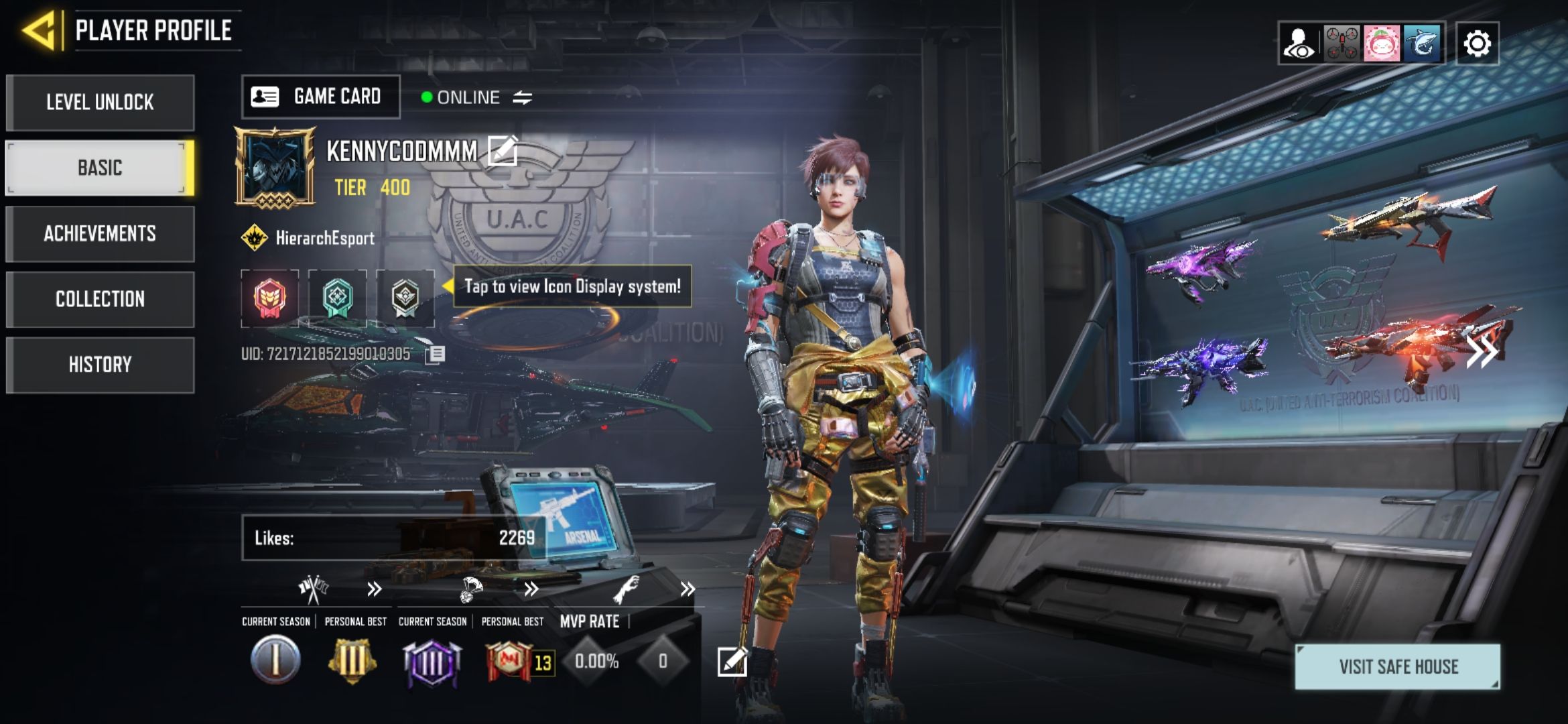This screenshot has height=724, width=1568.
Task: Expand the weapon showcase with double arrows
Action: [x=1481, y=351]
